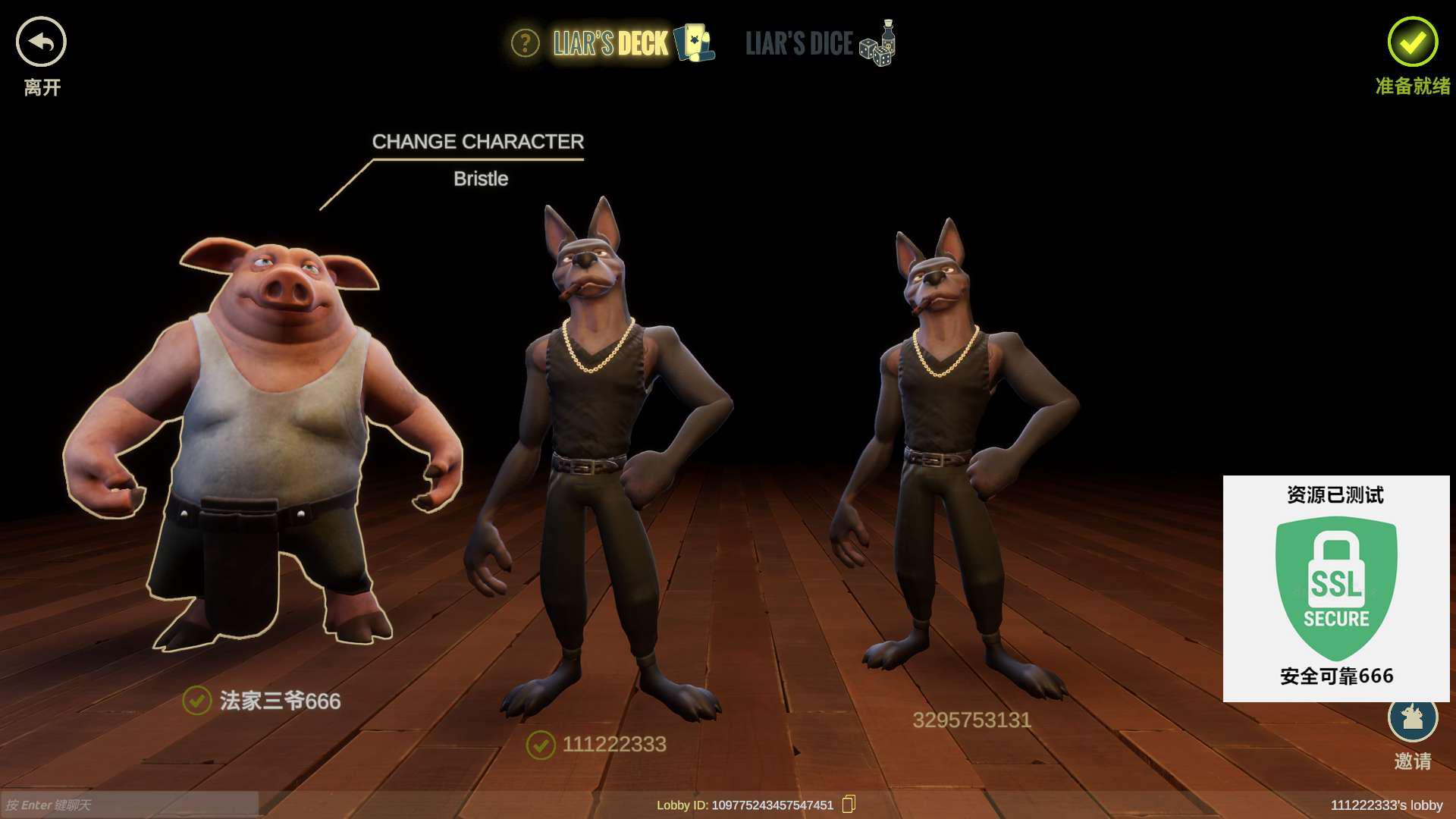Open the invite friends button
Screen dimensions: 1456x819
tap(1412, 719)
